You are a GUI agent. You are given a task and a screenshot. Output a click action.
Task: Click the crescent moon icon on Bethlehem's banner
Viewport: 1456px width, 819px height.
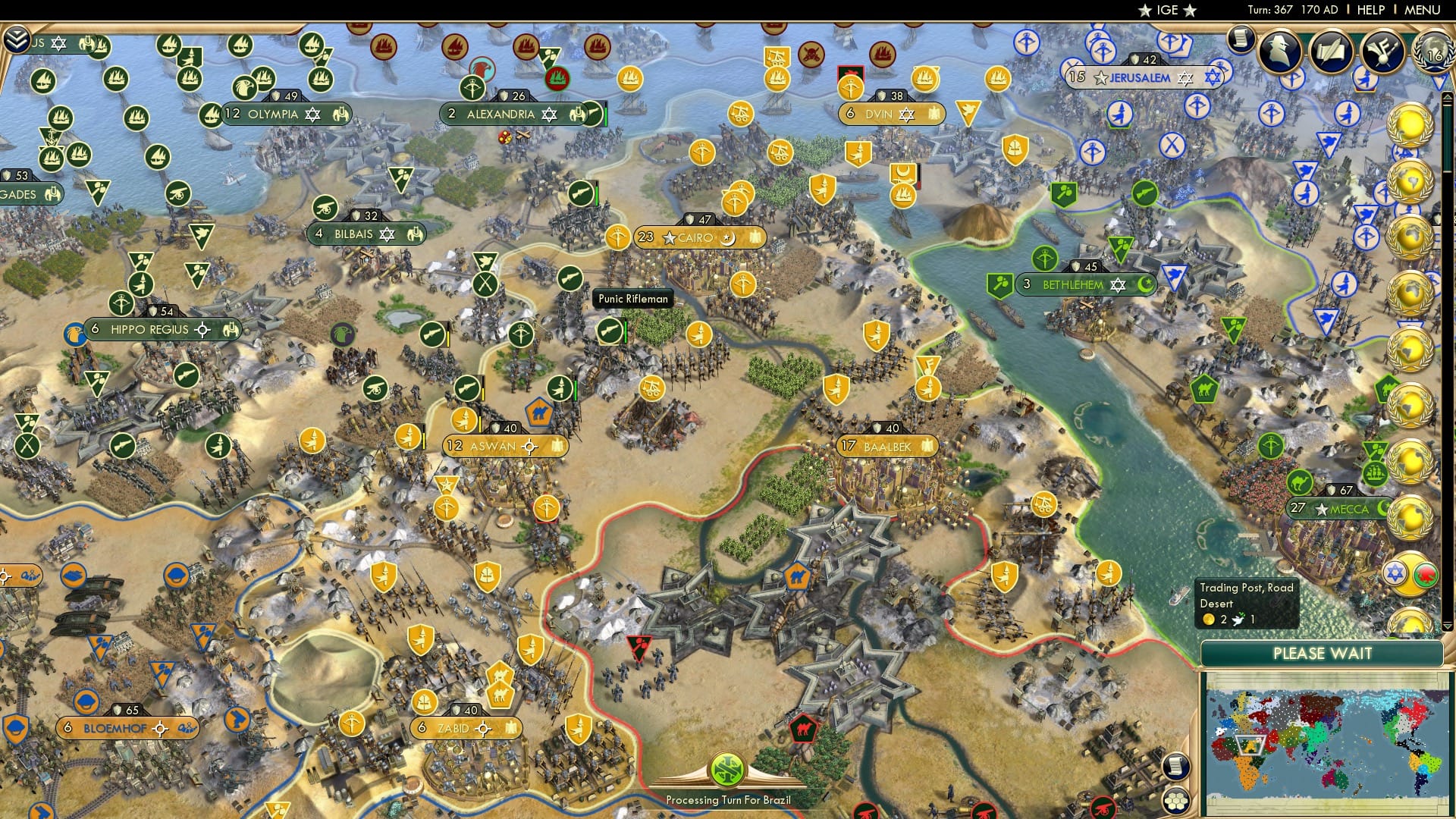[1145, 284]
